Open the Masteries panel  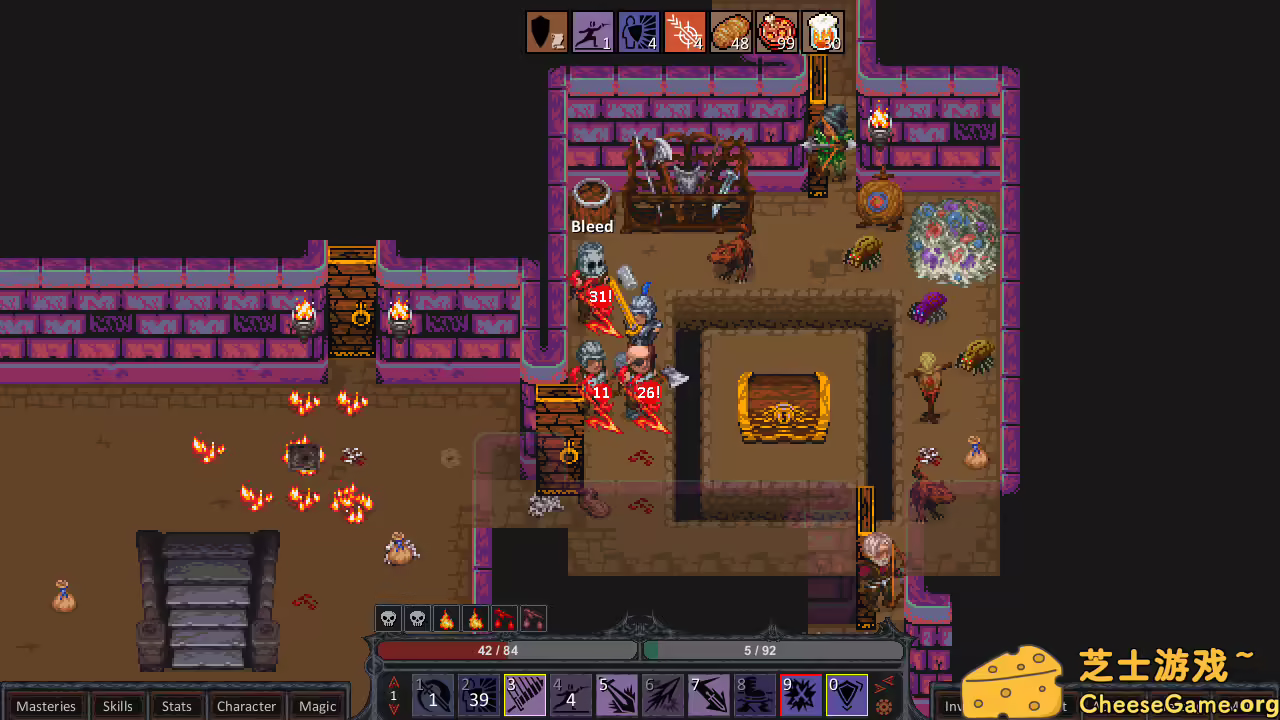(x=46, y=706)
